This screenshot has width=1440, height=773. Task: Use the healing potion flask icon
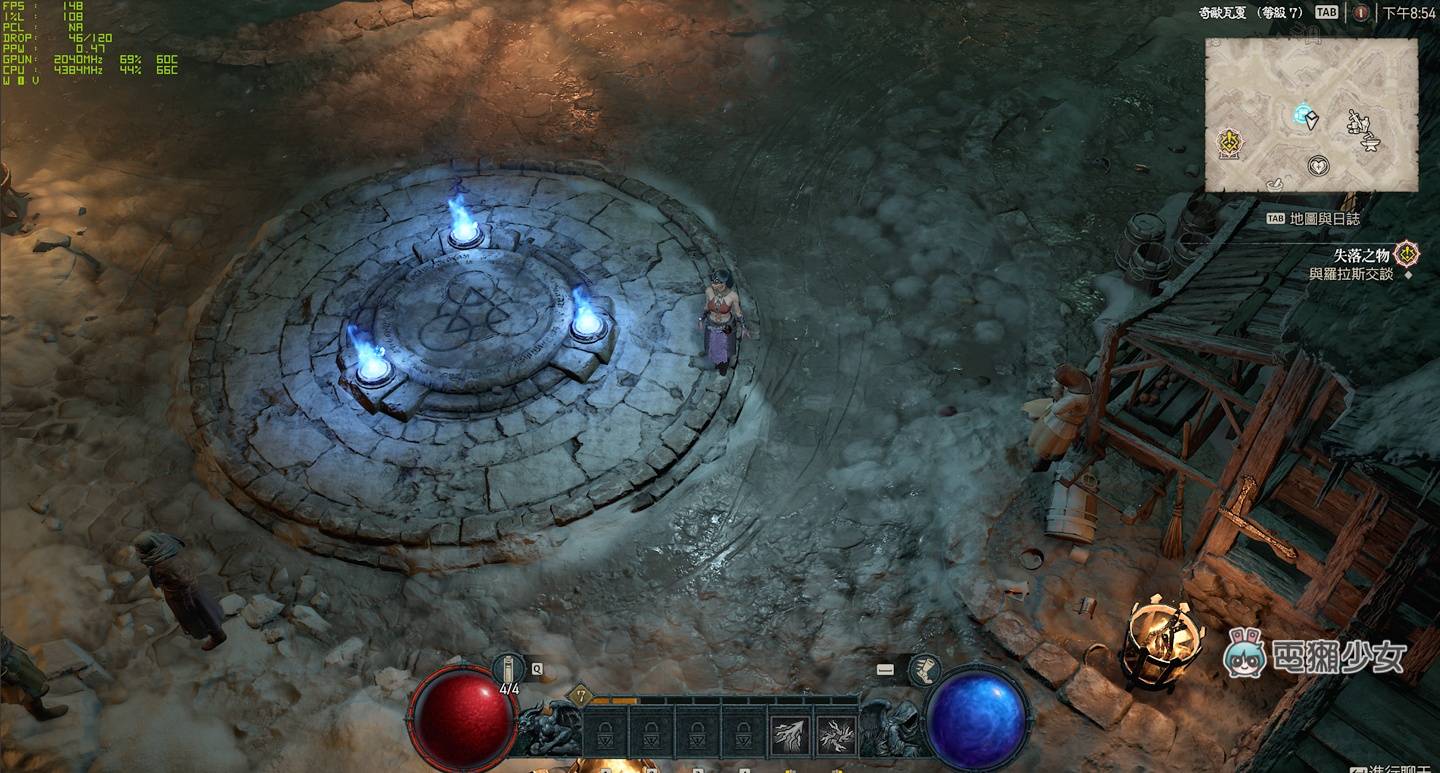pos(510,669)
